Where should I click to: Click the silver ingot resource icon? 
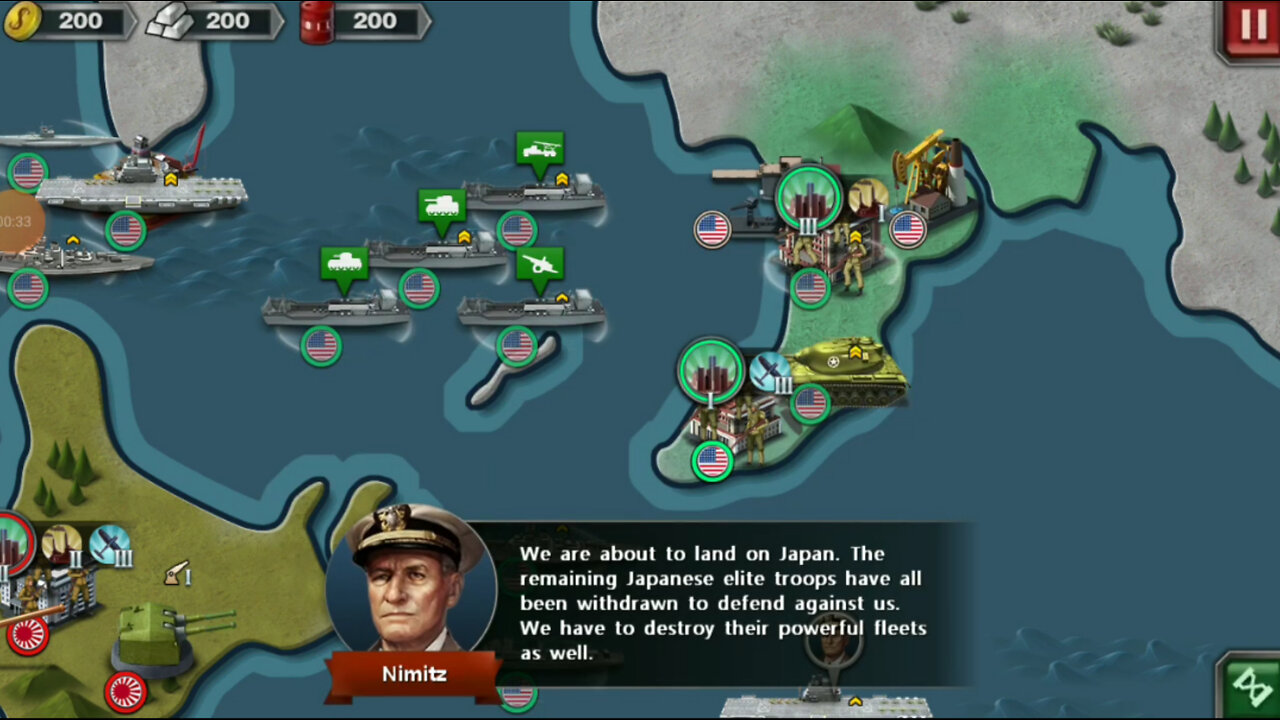click(x=170, y=20)
